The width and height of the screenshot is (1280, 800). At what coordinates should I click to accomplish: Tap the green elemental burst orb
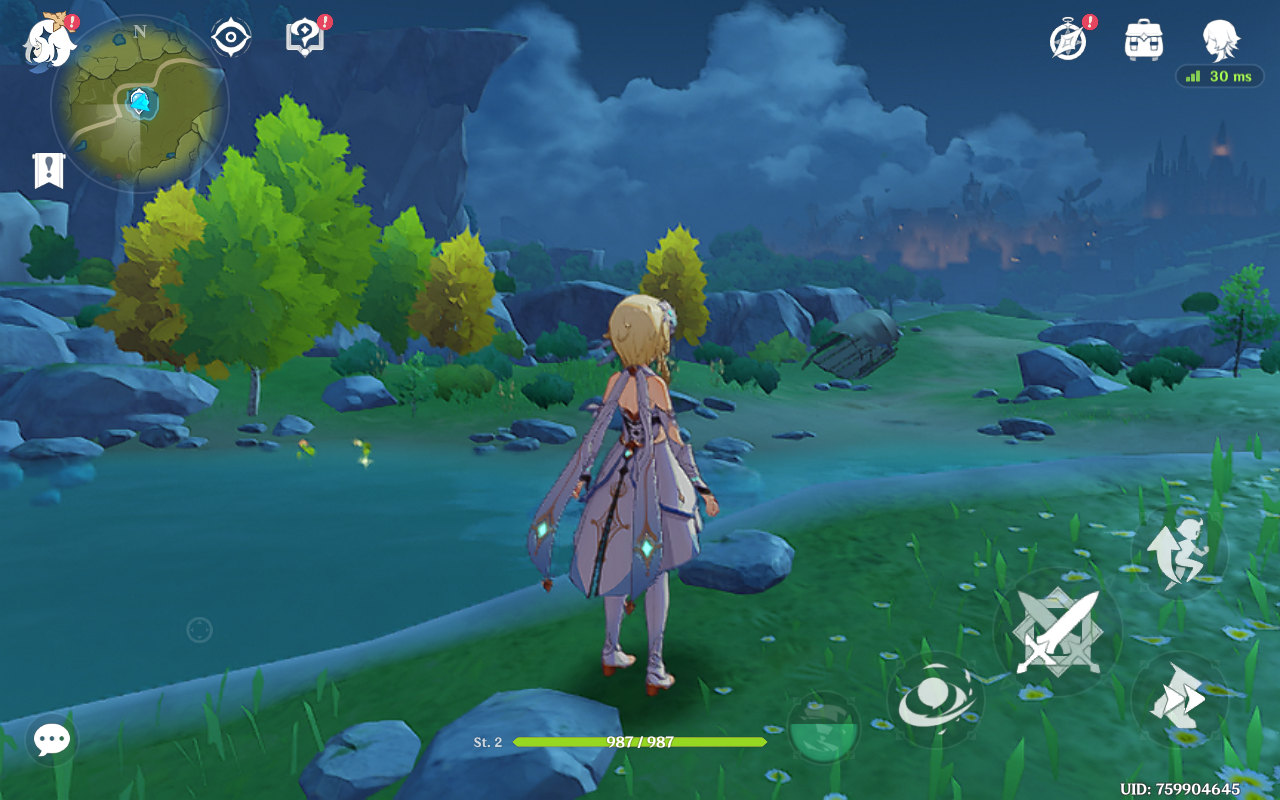click(823, 728)
